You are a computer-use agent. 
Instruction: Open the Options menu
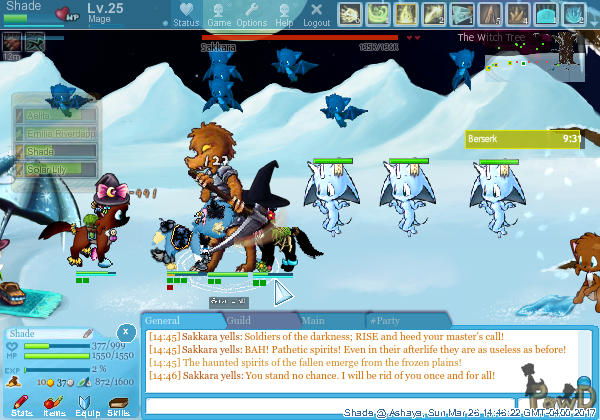pos(251,15)
